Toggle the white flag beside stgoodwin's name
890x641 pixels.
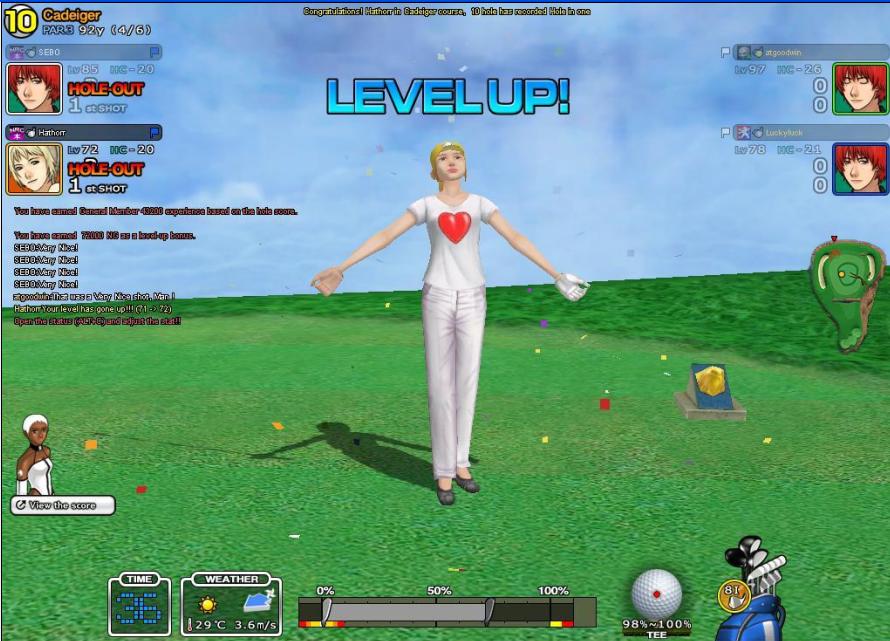coord(726,52)
